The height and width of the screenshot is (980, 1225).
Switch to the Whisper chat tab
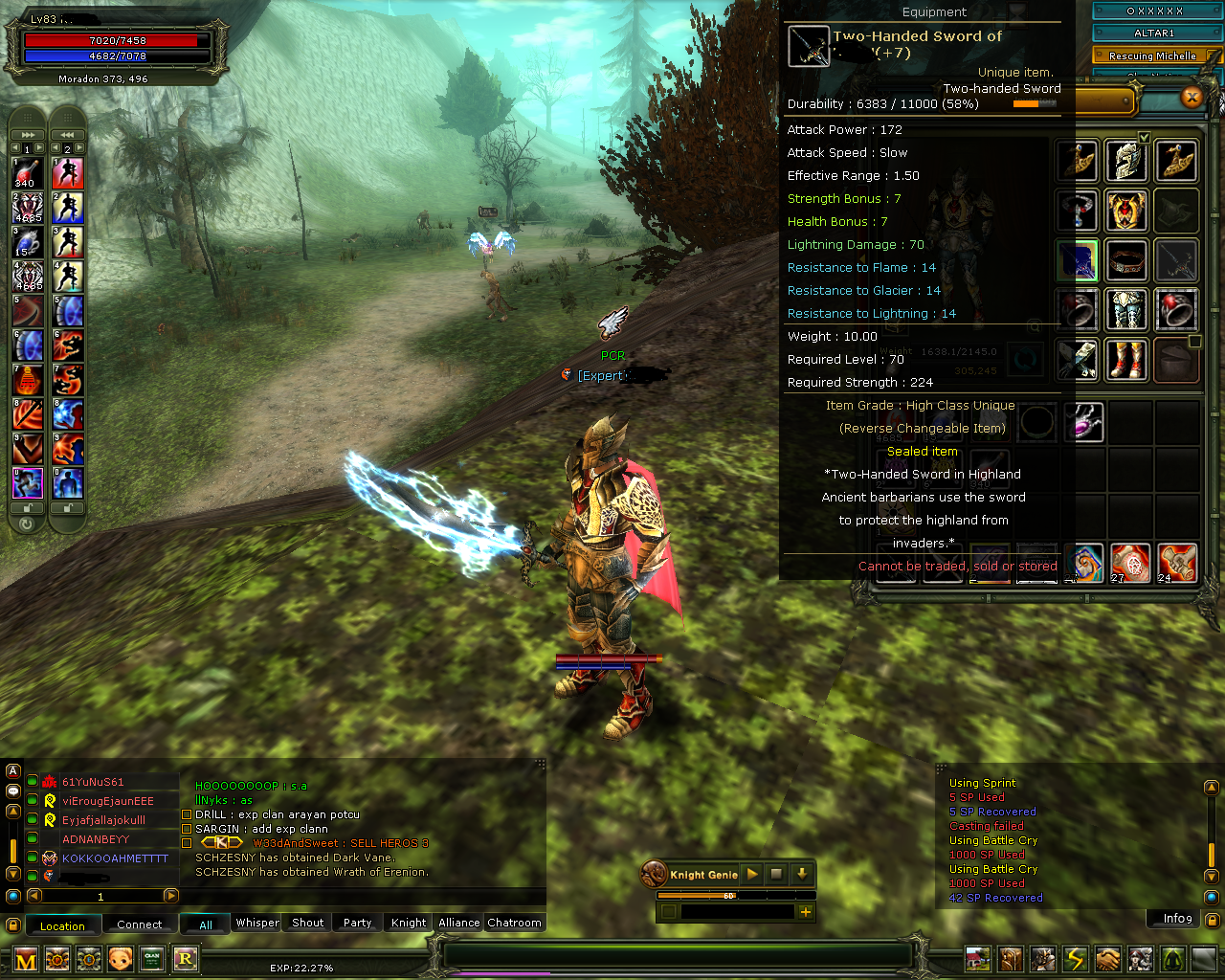pos(256,923)
